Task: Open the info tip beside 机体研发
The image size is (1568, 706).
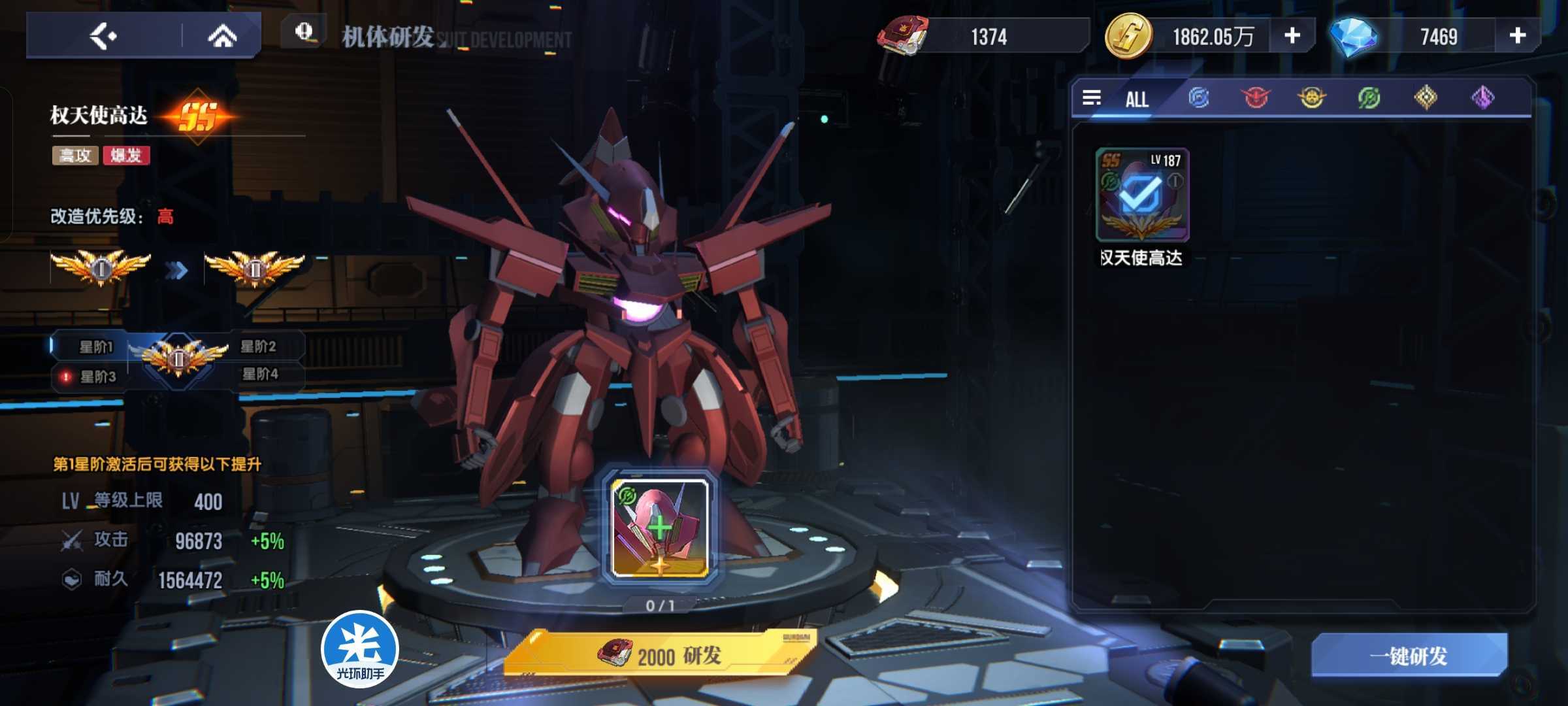Action: (304, 32)
